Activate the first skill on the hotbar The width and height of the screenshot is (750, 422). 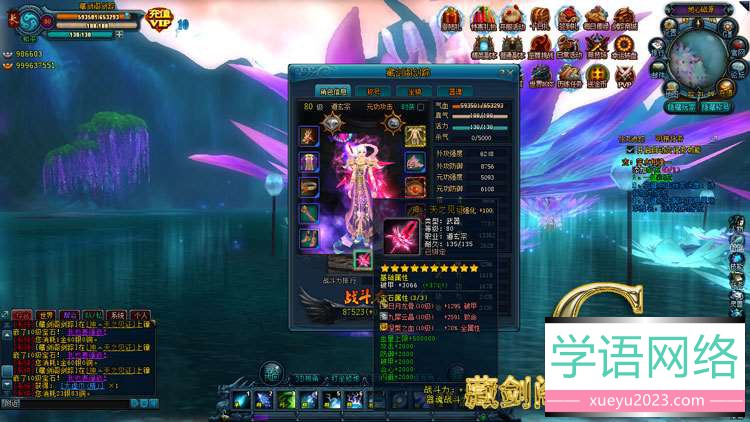point(240,400)
